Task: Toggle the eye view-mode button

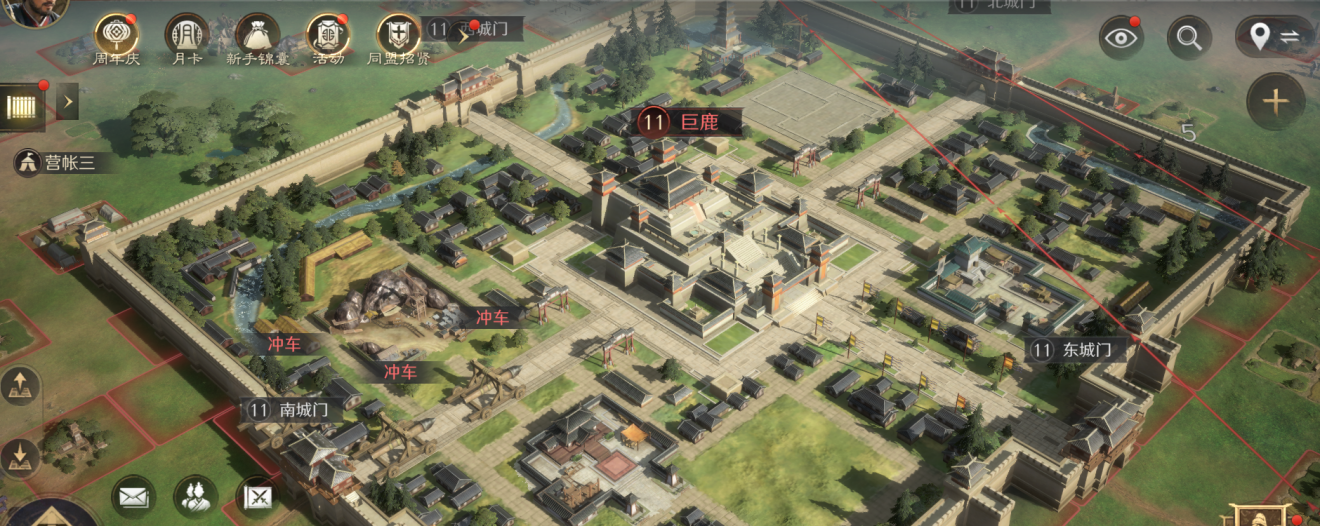Action: click(x=1121, y=39)
